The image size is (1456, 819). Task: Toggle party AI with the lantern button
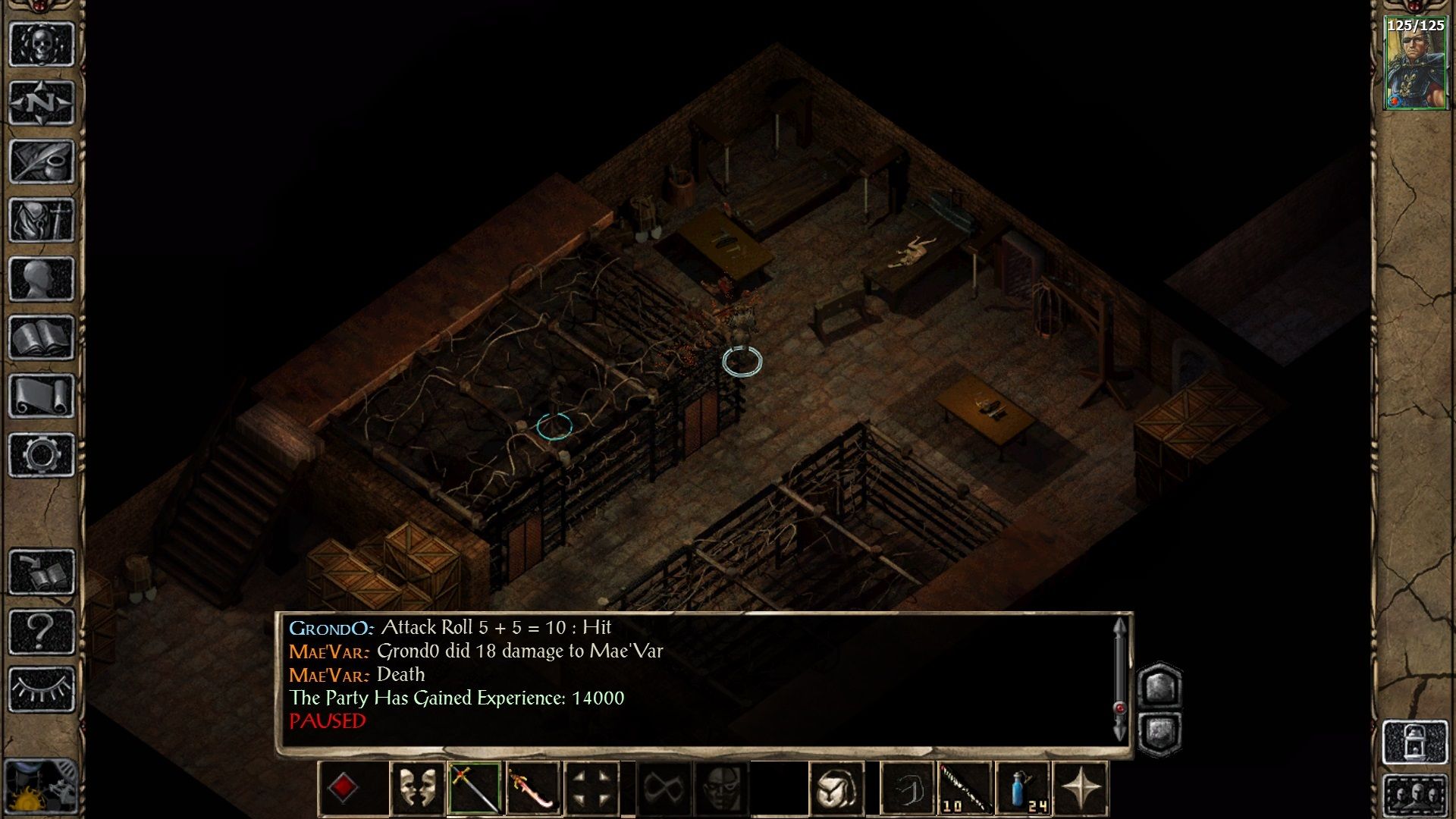tap(1414, 742)
